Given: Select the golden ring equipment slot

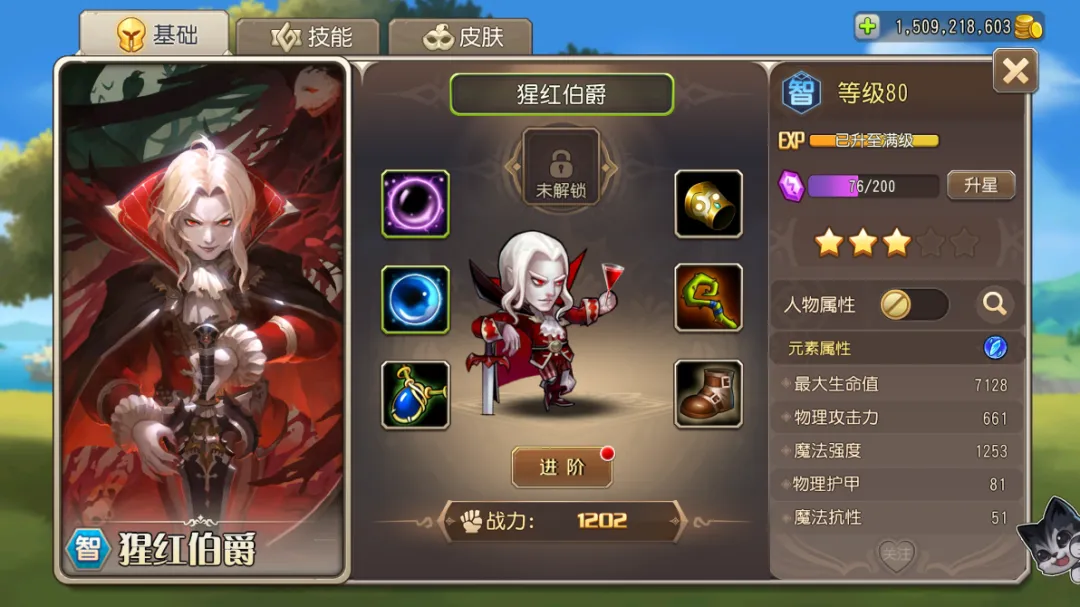Looking at the screenshot, I should pyautogui.click(x=708, y=204).
